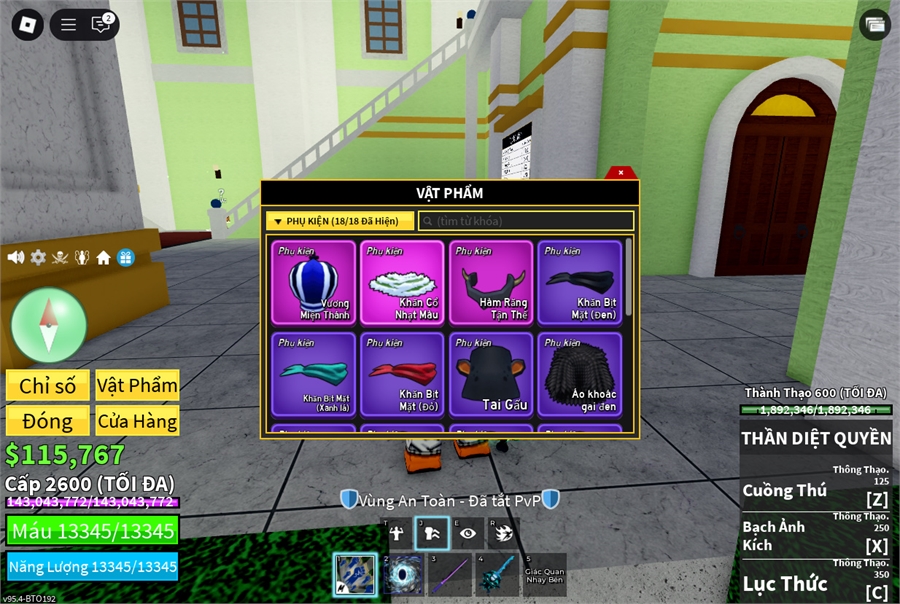900x604 pixels.
Task: Pick the black Khăn Bịt Mặt (Đen)
Action: point(580,282)
